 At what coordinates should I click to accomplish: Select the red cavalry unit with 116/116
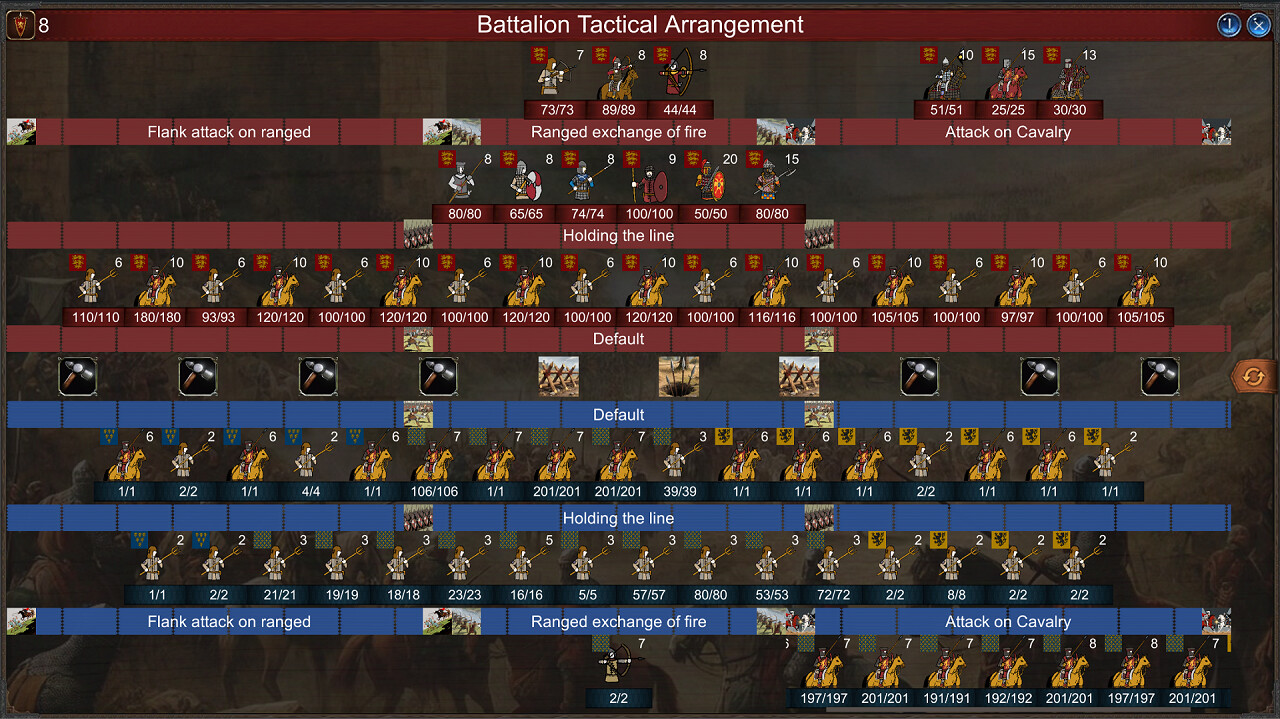point(771,288)
